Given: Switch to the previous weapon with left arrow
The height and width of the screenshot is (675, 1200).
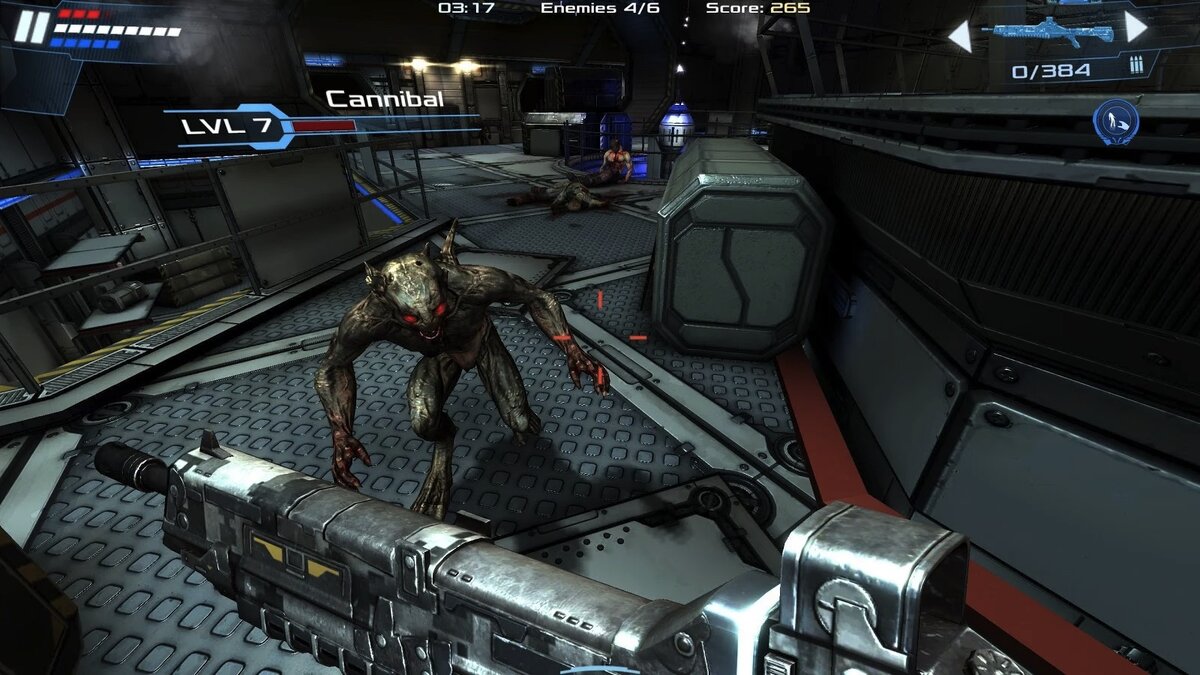Looking at the screenshot, I should point(960,37).
